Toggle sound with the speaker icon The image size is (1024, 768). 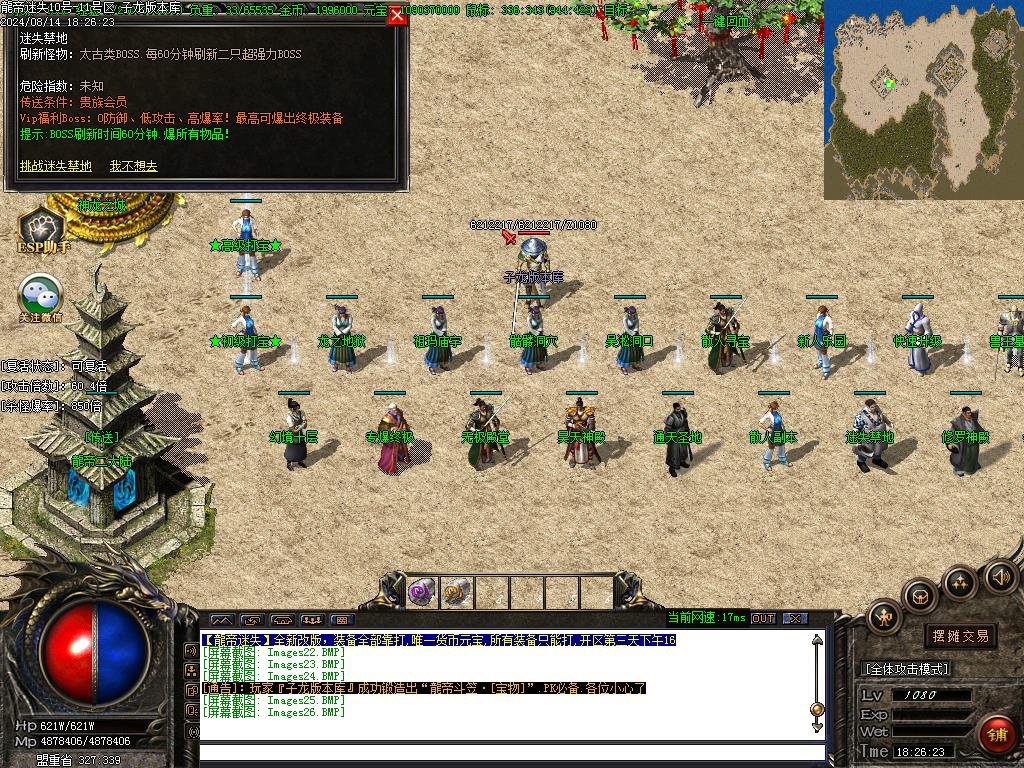coord(1001,576)
